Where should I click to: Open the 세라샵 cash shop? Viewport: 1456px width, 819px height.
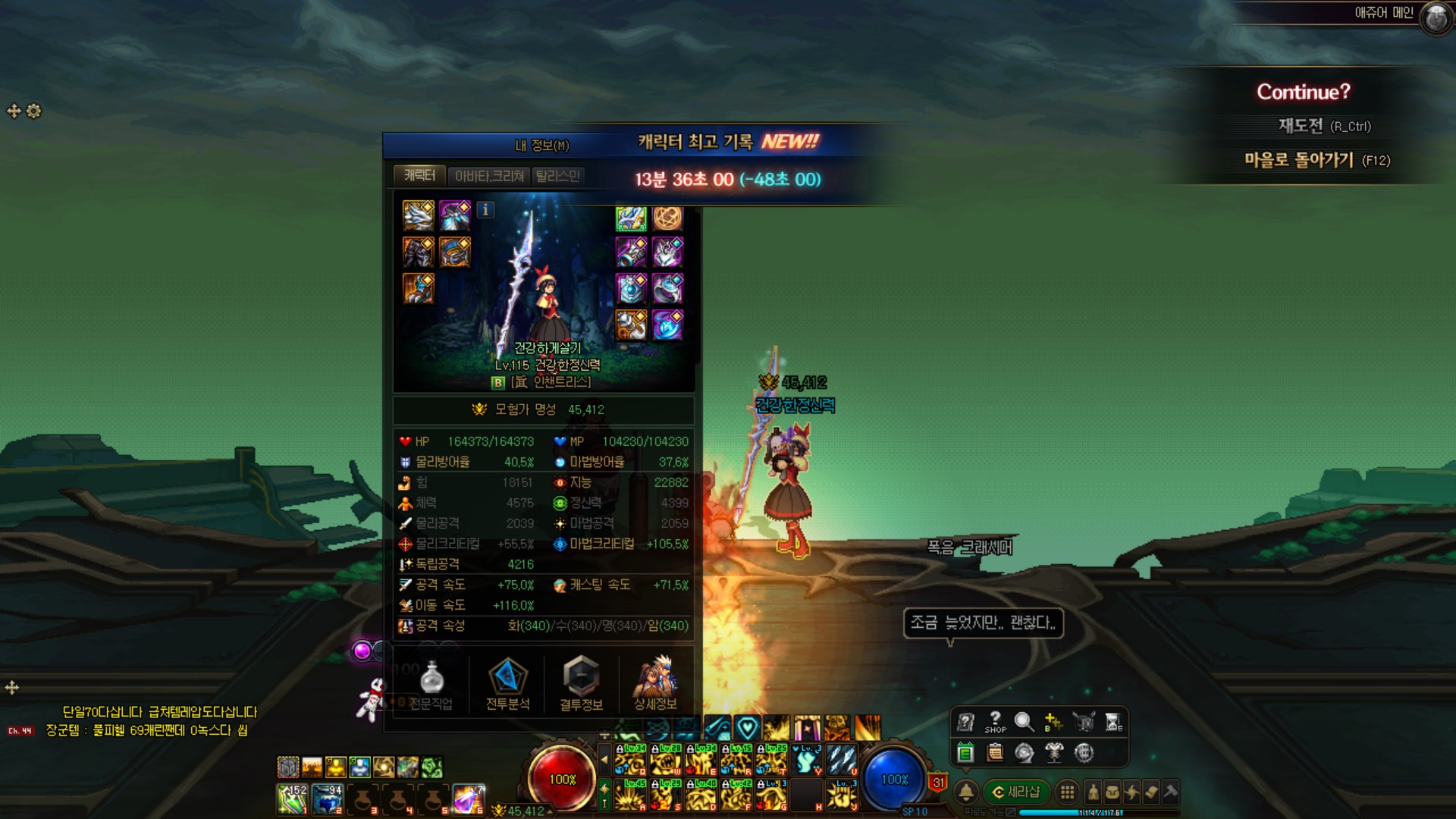coord(1016,792)
